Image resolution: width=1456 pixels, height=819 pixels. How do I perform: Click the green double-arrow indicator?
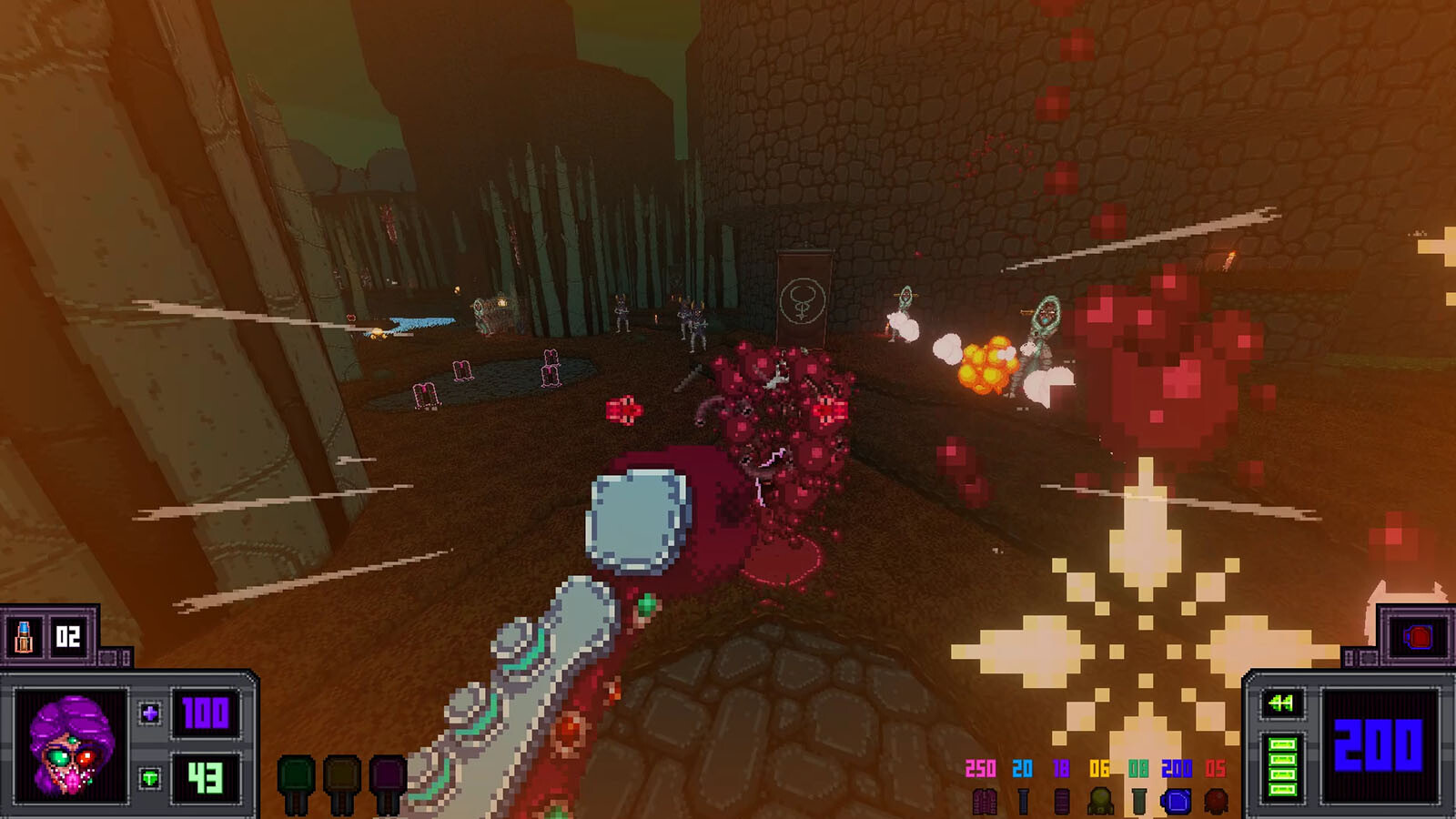point(1281,703)
